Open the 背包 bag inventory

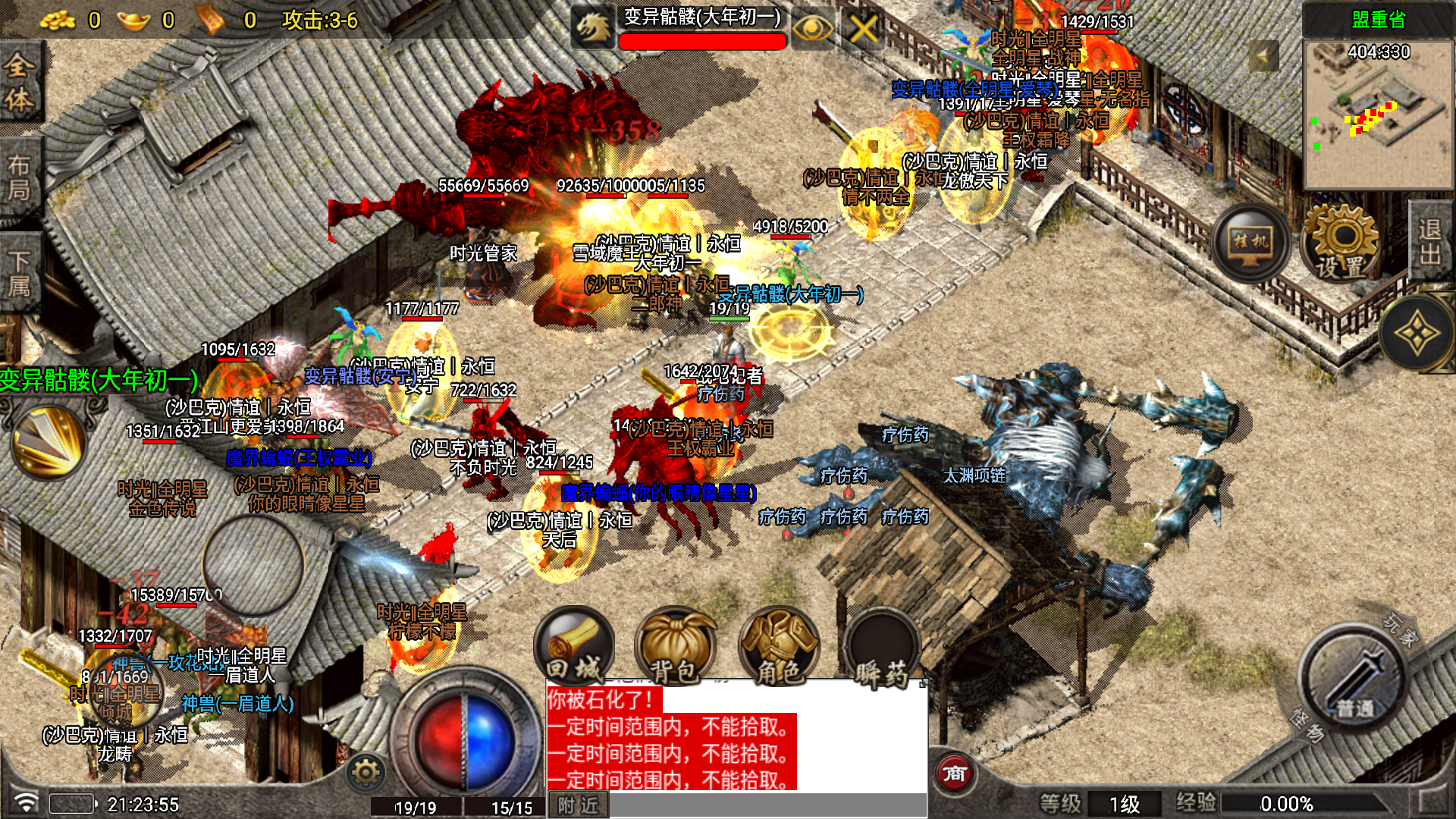674,647
